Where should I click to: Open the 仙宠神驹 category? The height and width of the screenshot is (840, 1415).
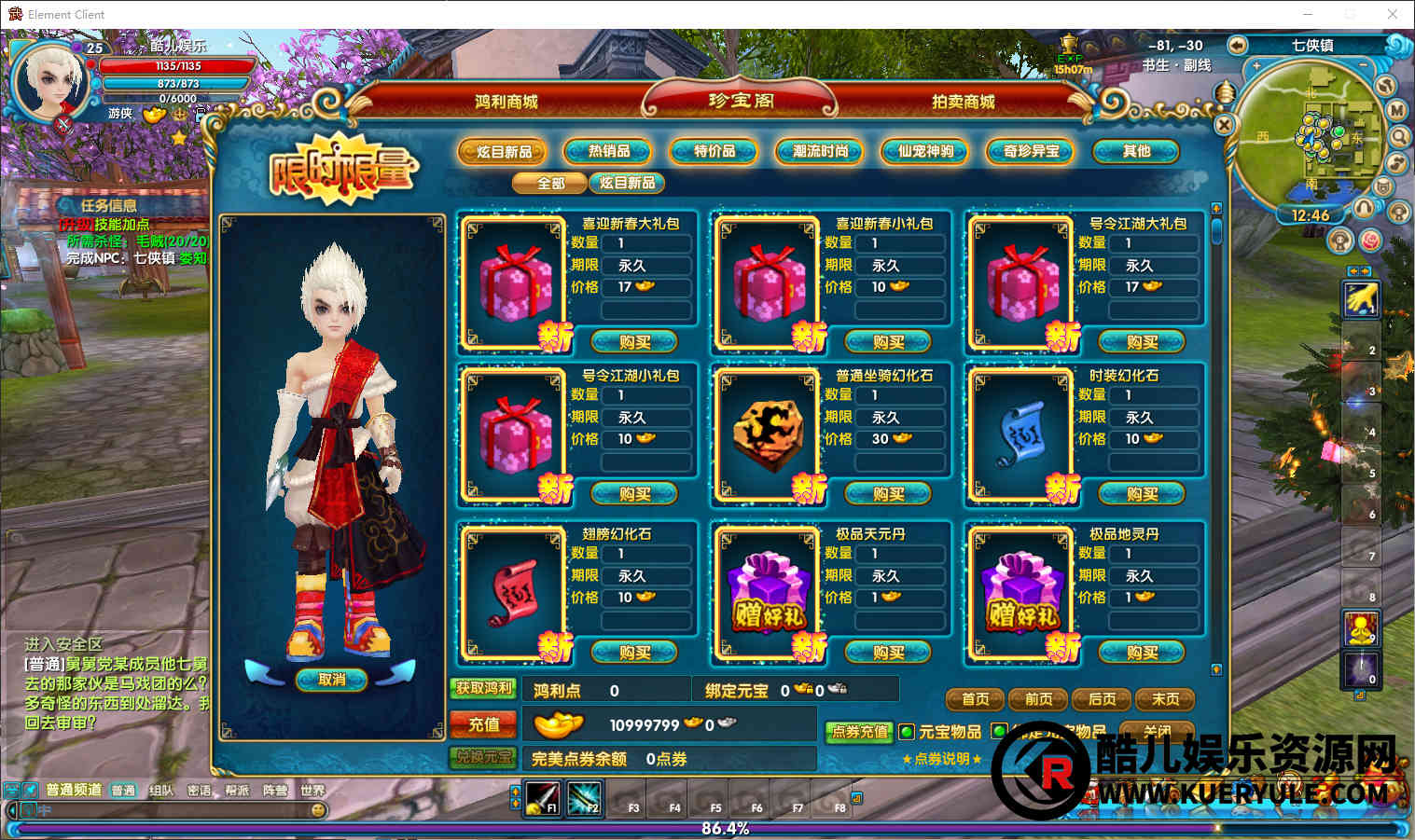925,151
